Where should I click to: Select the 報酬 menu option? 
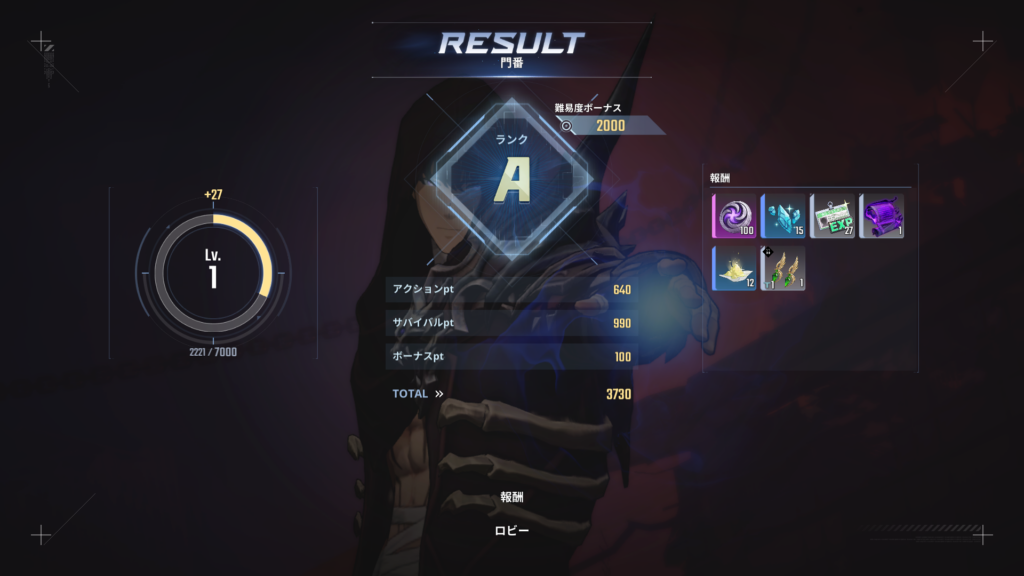pos(511,497)
